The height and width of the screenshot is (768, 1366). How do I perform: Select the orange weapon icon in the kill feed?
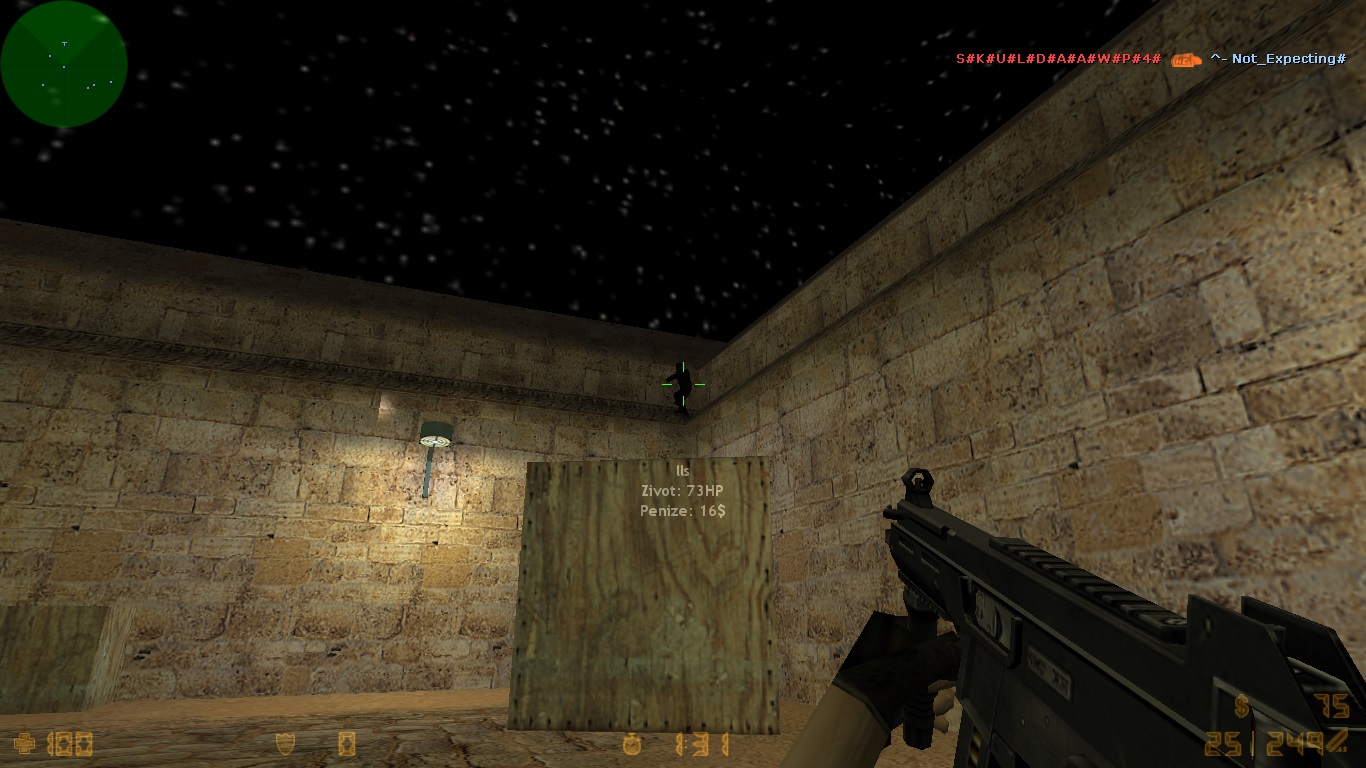pyautogui.click(x=1186, y=59)
